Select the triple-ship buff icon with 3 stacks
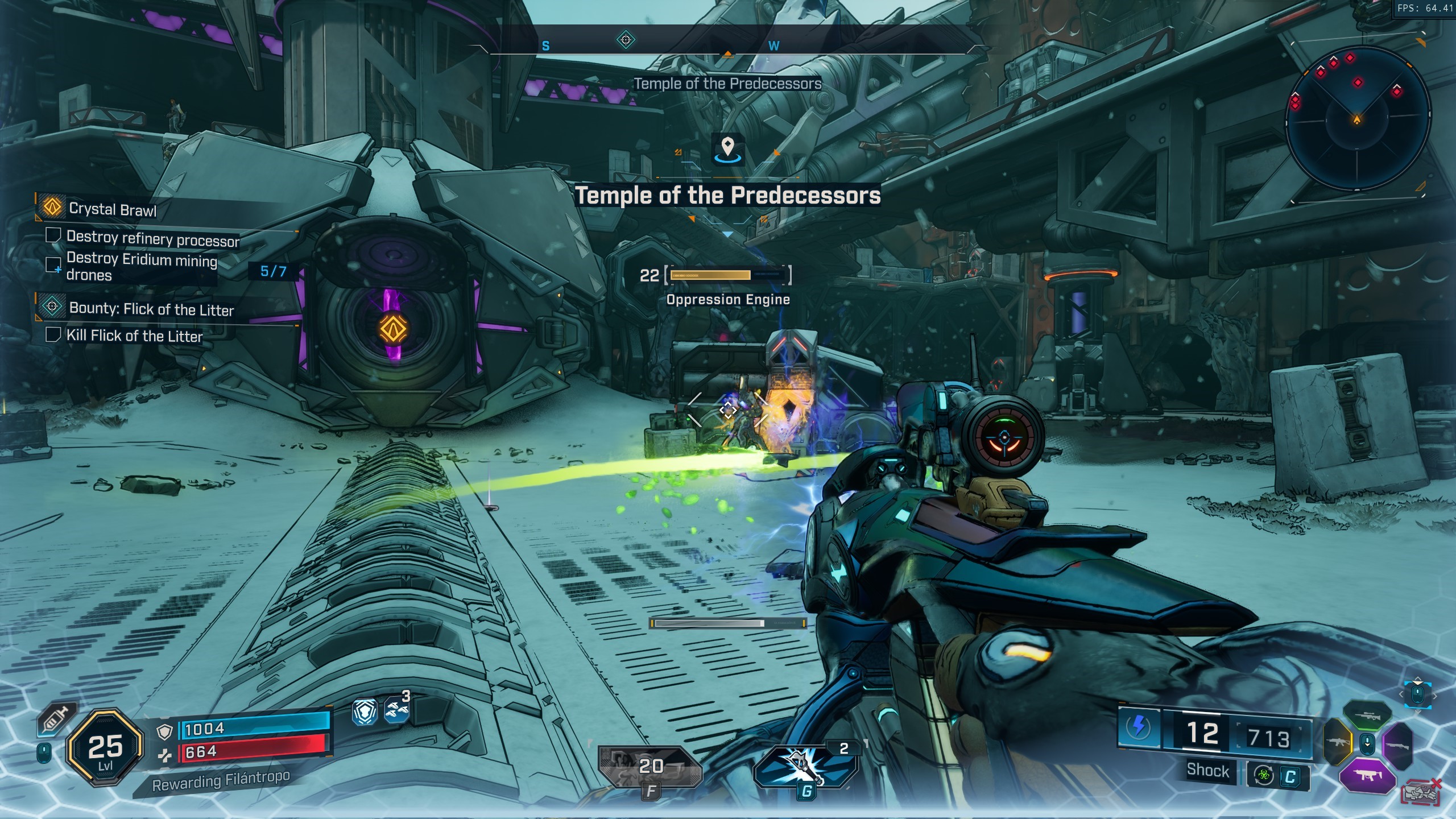 396,710
